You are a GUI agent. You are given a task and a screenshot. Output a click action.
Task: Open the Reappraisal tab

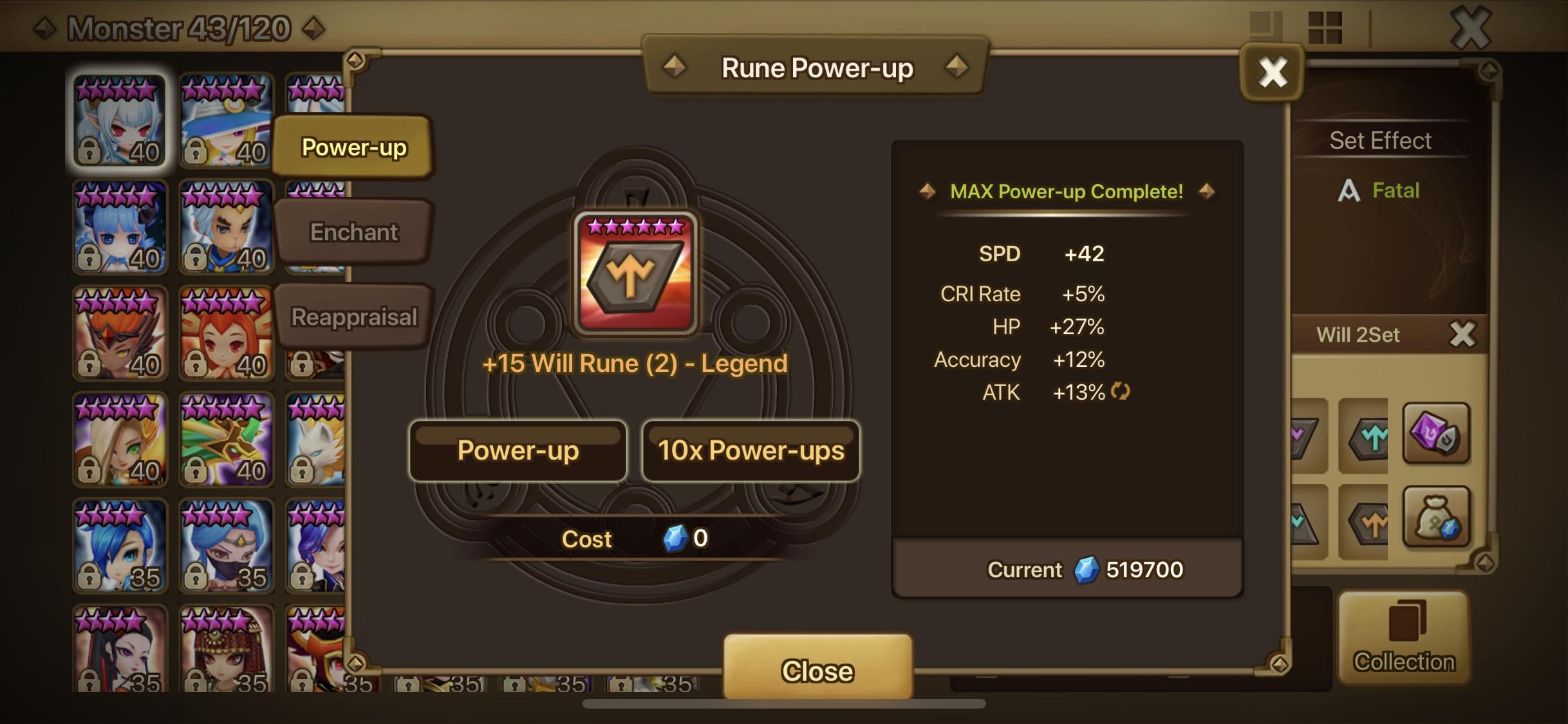pyautogui.click(x=354, y=316)
